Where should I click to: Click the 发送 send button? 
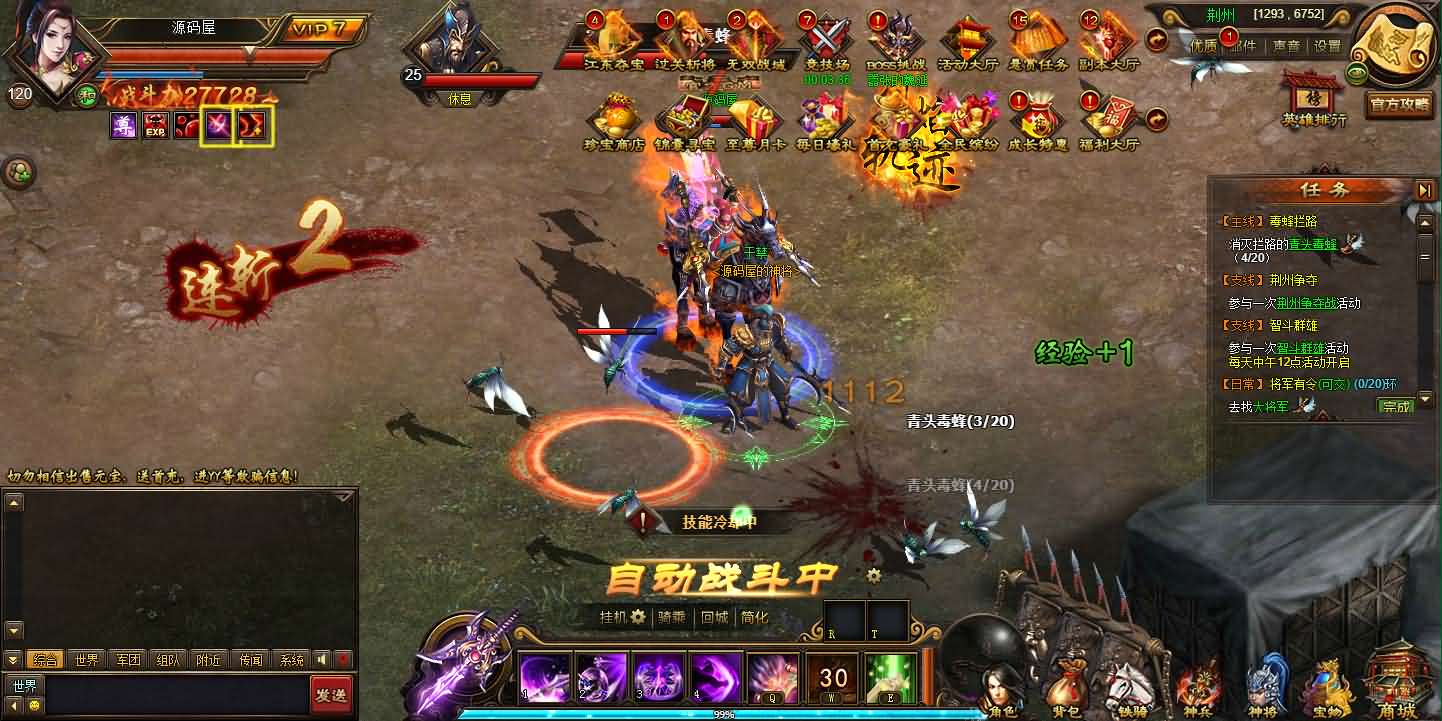[332, 694]
